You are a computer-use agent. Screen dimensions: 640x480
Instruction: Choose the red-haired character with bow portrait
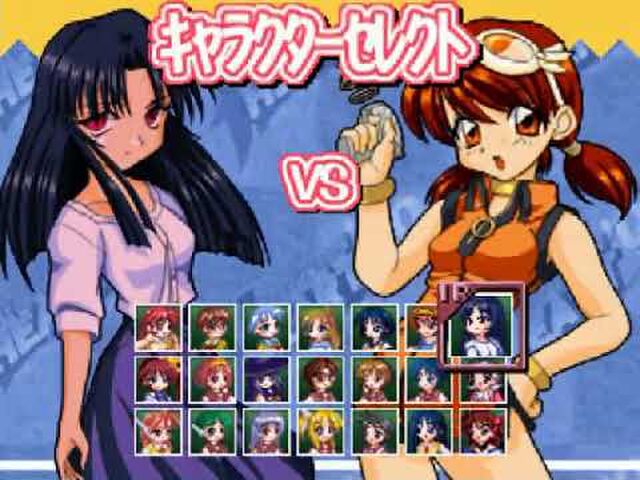(x=483, y=431)
